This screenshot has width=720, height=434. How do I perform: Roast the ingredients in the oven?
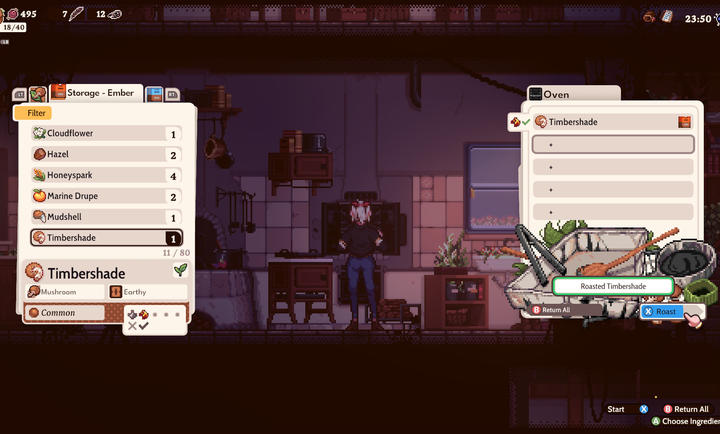point(666,311)
